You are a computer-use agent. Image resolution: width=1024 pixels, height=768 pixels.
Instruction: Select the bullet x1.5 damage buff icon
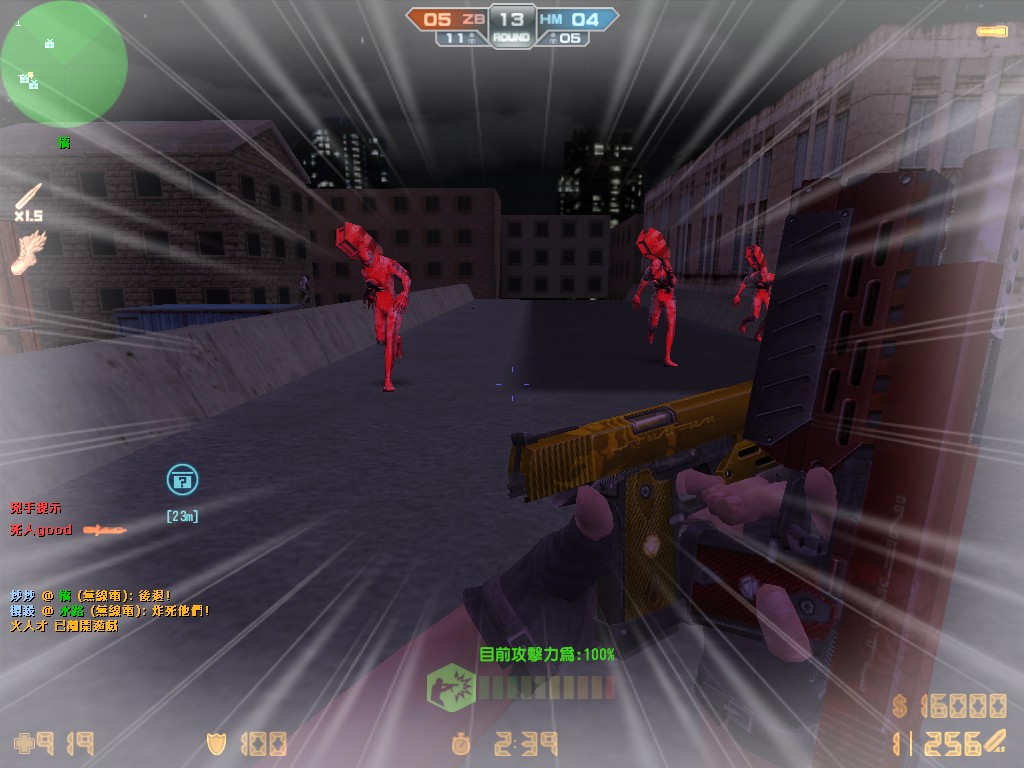[28, 197]
